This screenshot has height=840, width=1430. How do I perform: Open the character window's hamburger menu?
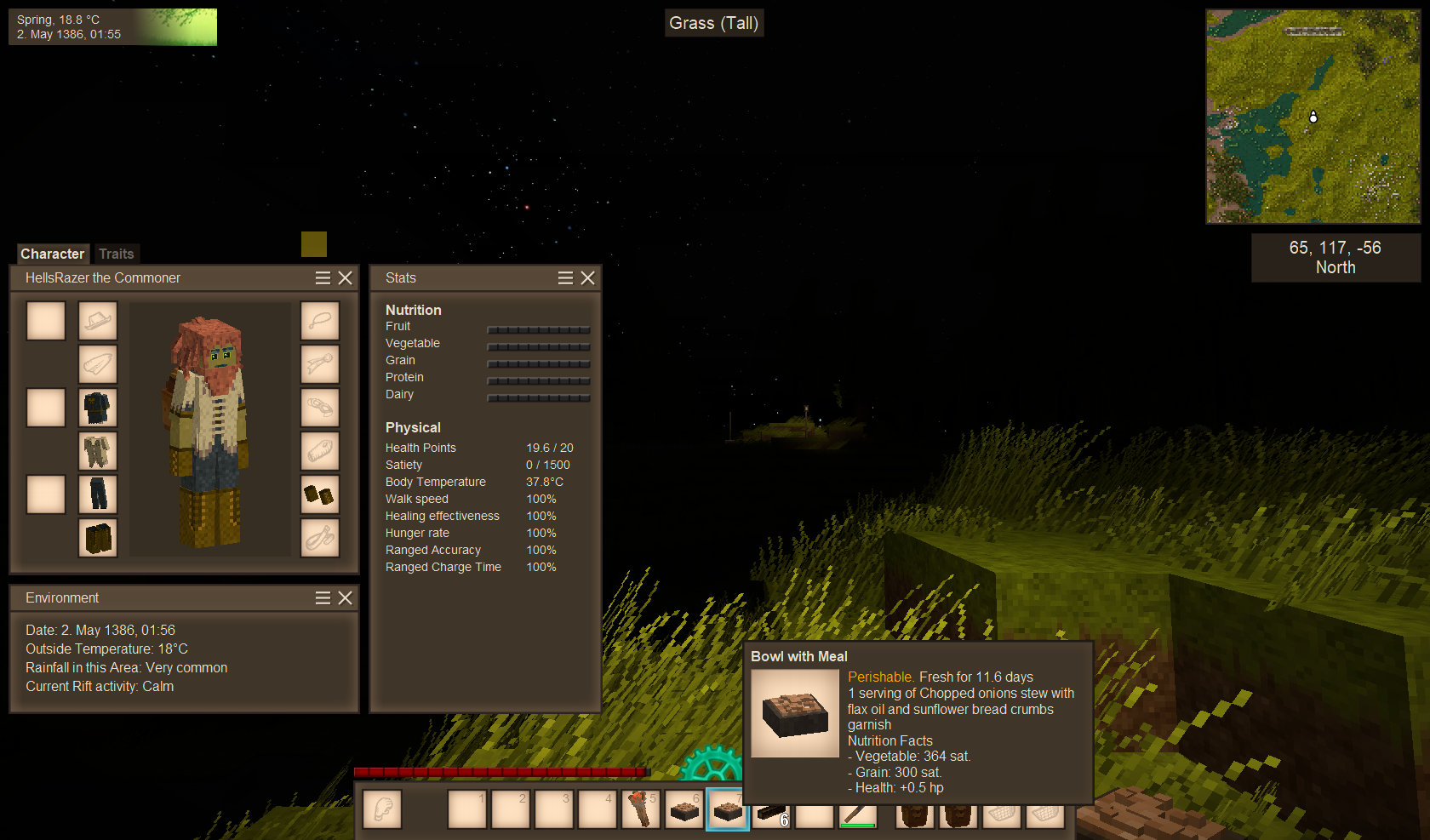click(323, 277)
